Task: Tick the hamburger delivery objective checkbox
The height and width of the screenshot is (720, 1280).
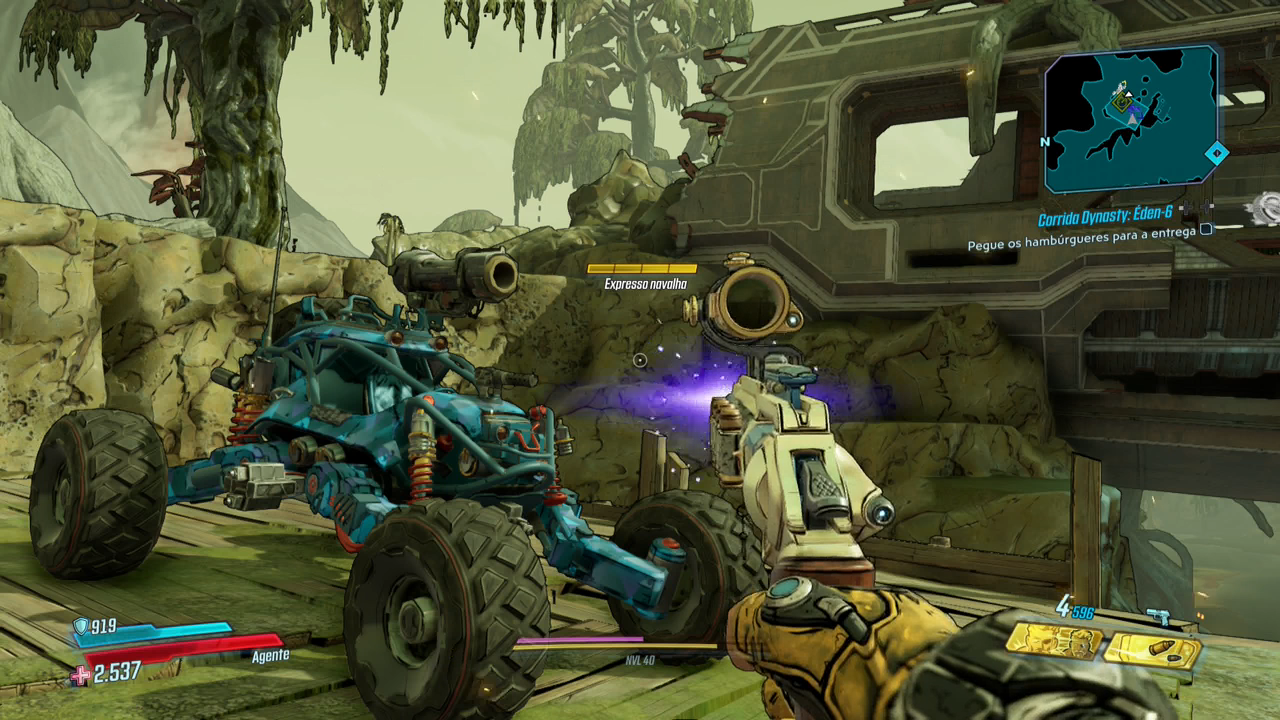Action: 1206,230
